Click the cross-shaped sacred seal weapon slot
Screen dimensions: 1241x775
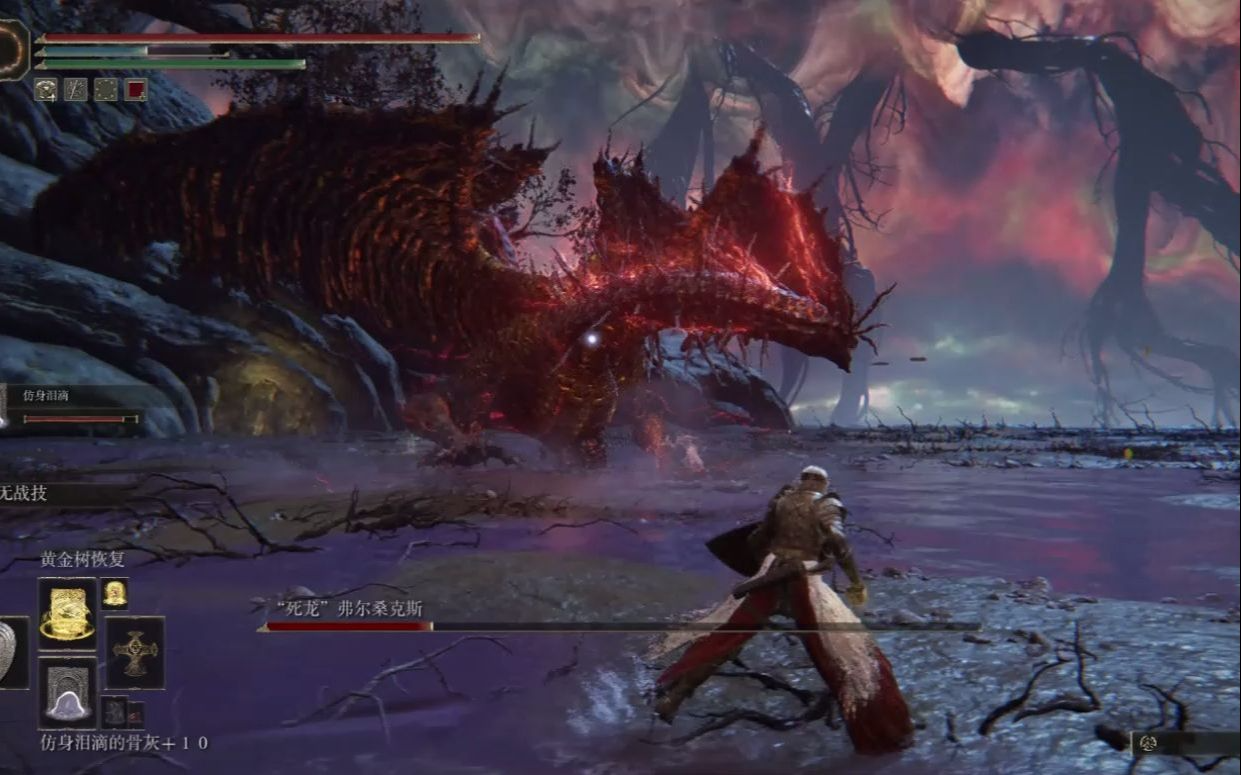point(135,653)
